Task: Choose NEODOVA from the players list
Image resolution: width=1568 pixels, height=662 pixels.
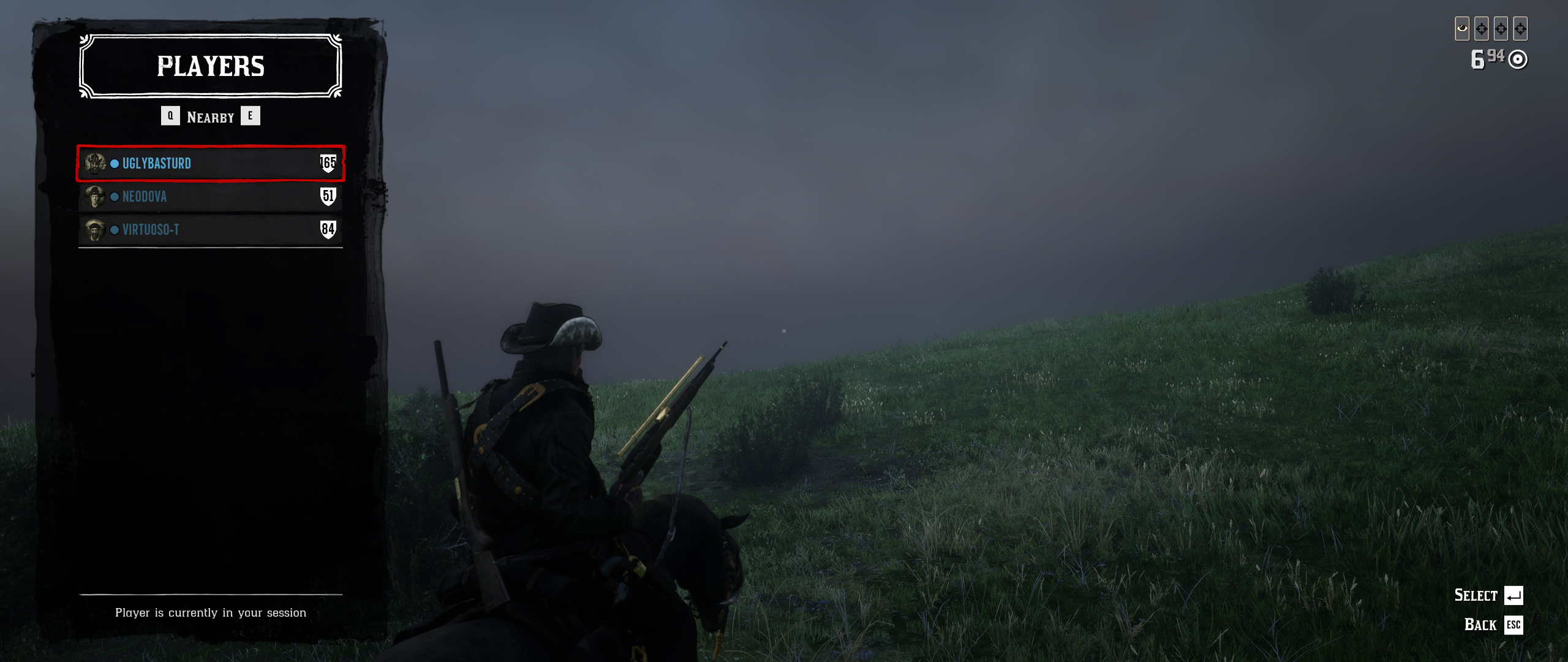Action: coord(210,197)
